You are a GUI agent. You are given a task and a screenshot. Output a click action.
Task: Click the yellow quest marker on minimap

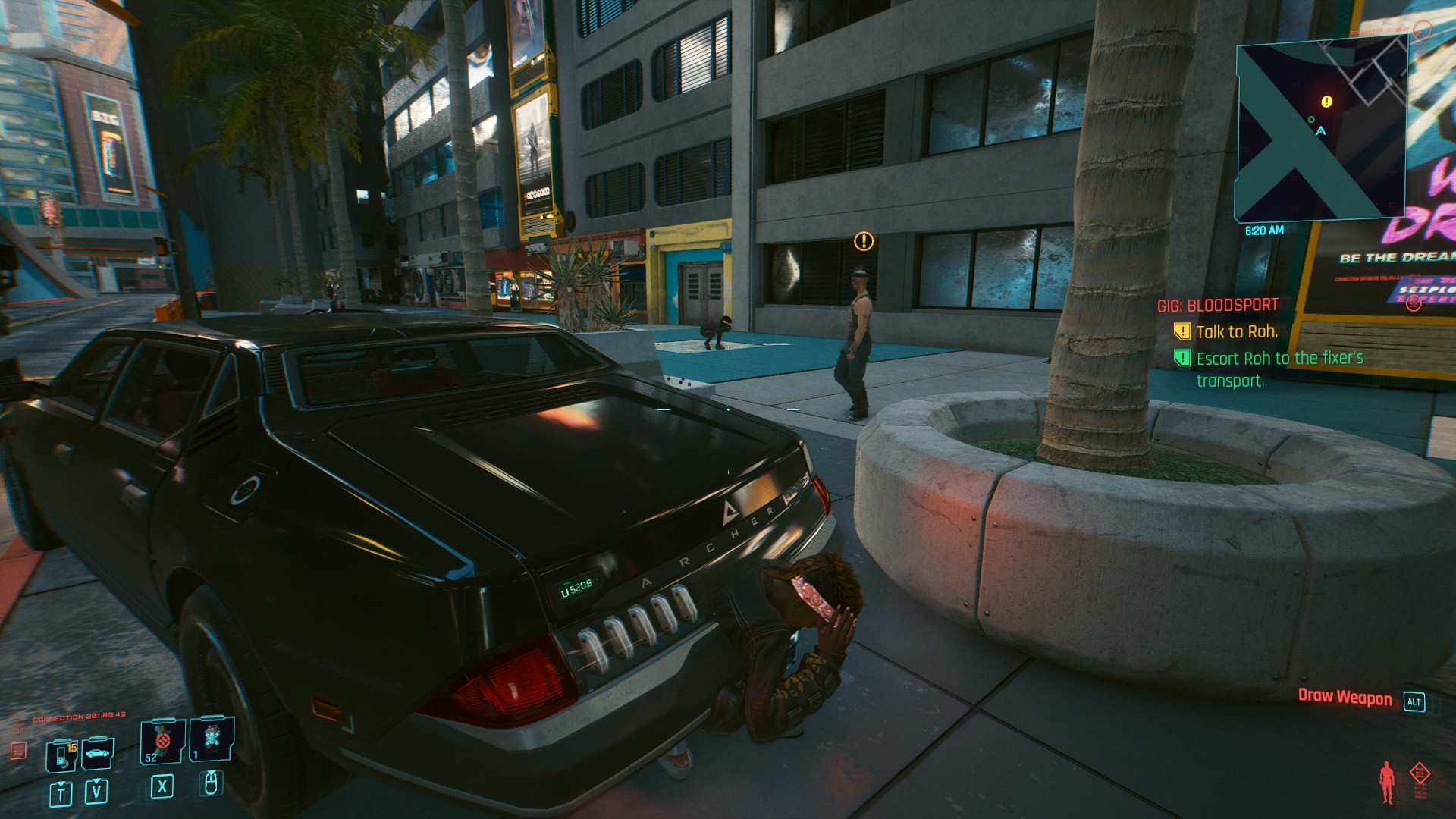(1326, 102)
